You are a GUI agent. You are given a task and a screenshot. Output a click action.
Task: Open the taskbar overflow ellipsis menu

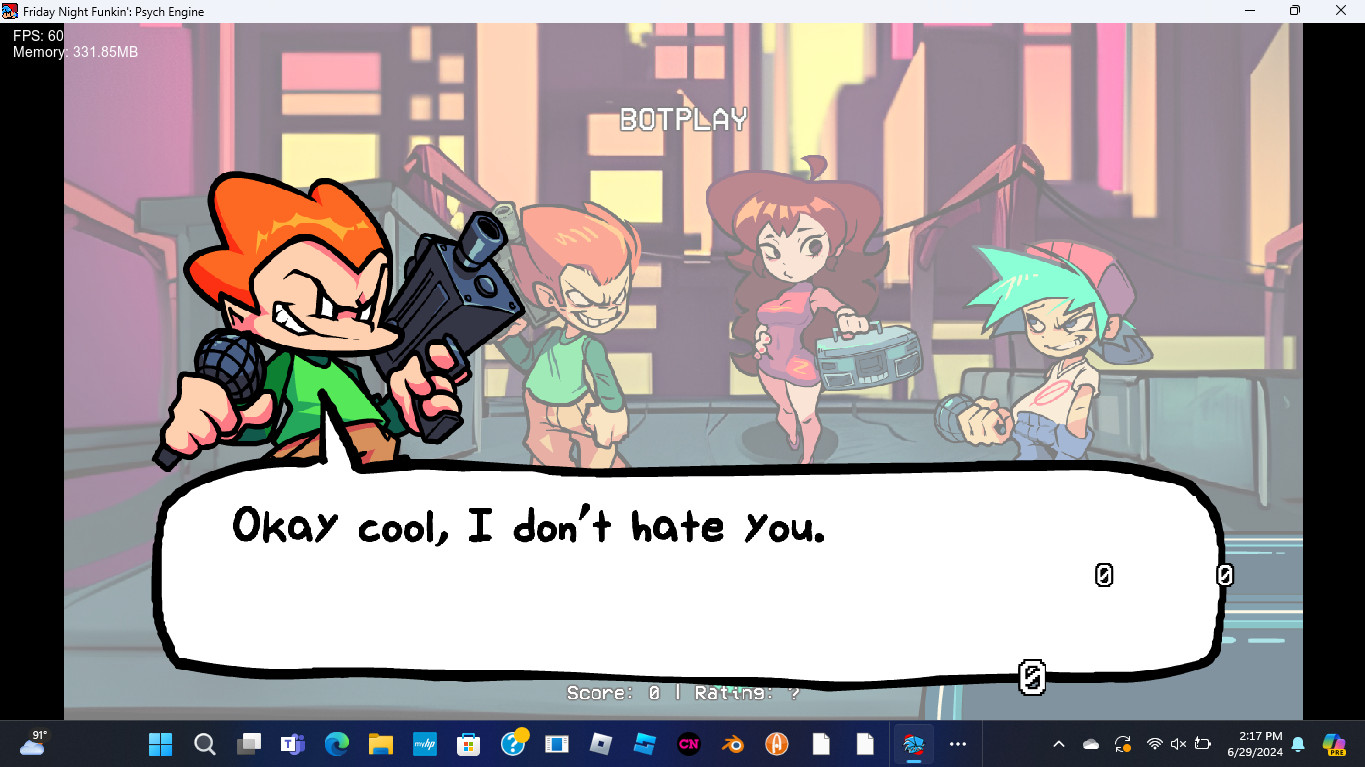coord(956,744)
